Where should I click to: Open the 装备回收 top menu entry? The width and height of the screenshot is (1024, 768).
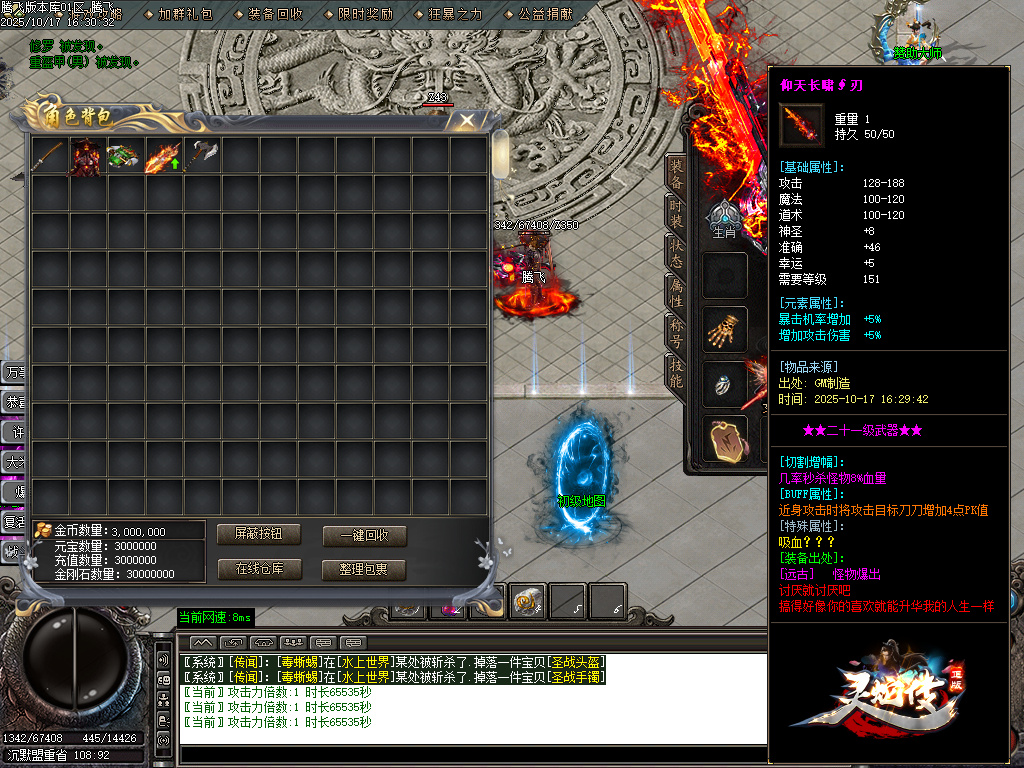275,14
